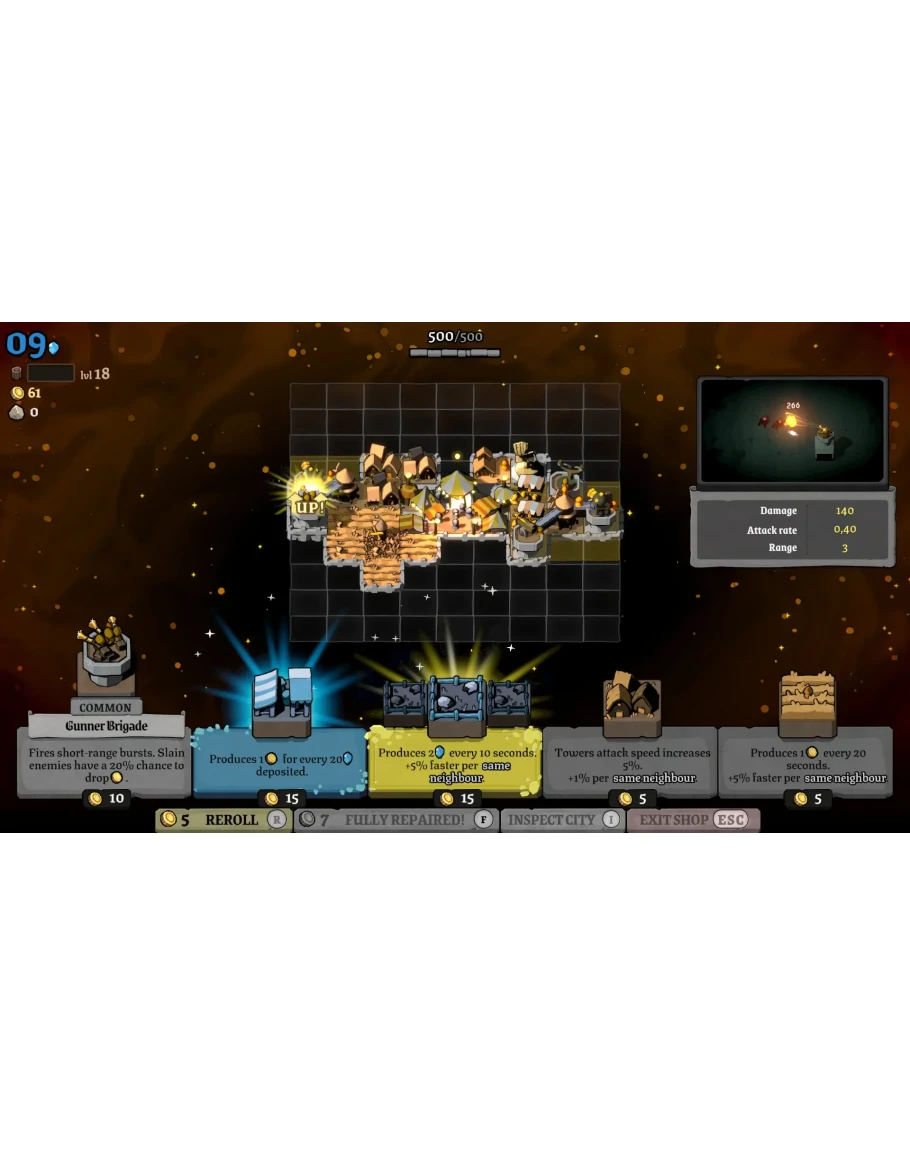Reroll the shop for 5 gold
The height and width of the screenshot is (1155, 910).
coord(222,820)
